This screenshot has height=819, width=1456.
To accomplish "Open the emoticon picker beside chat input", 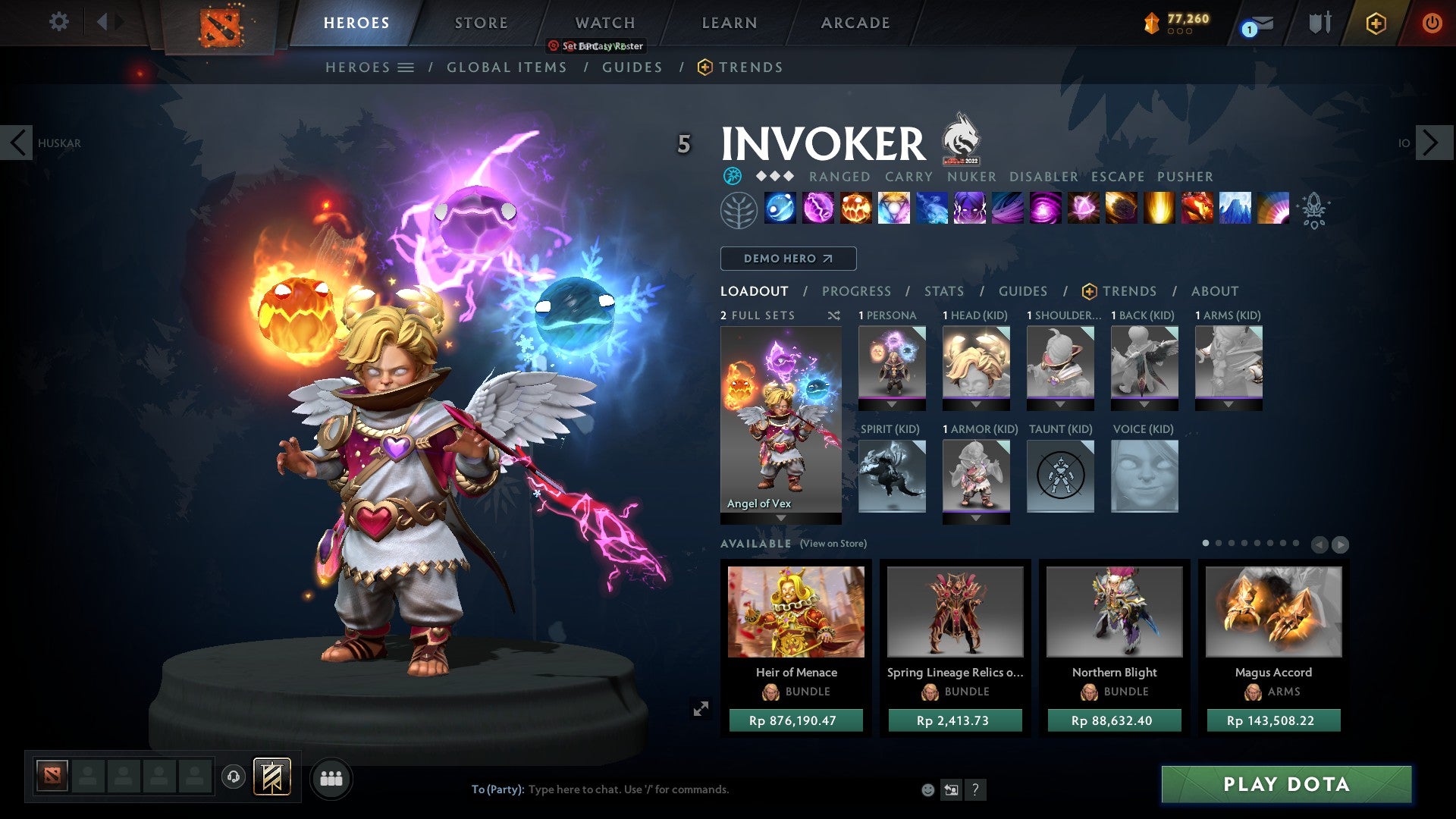I will pyautogui.click(x=927, y=789).
